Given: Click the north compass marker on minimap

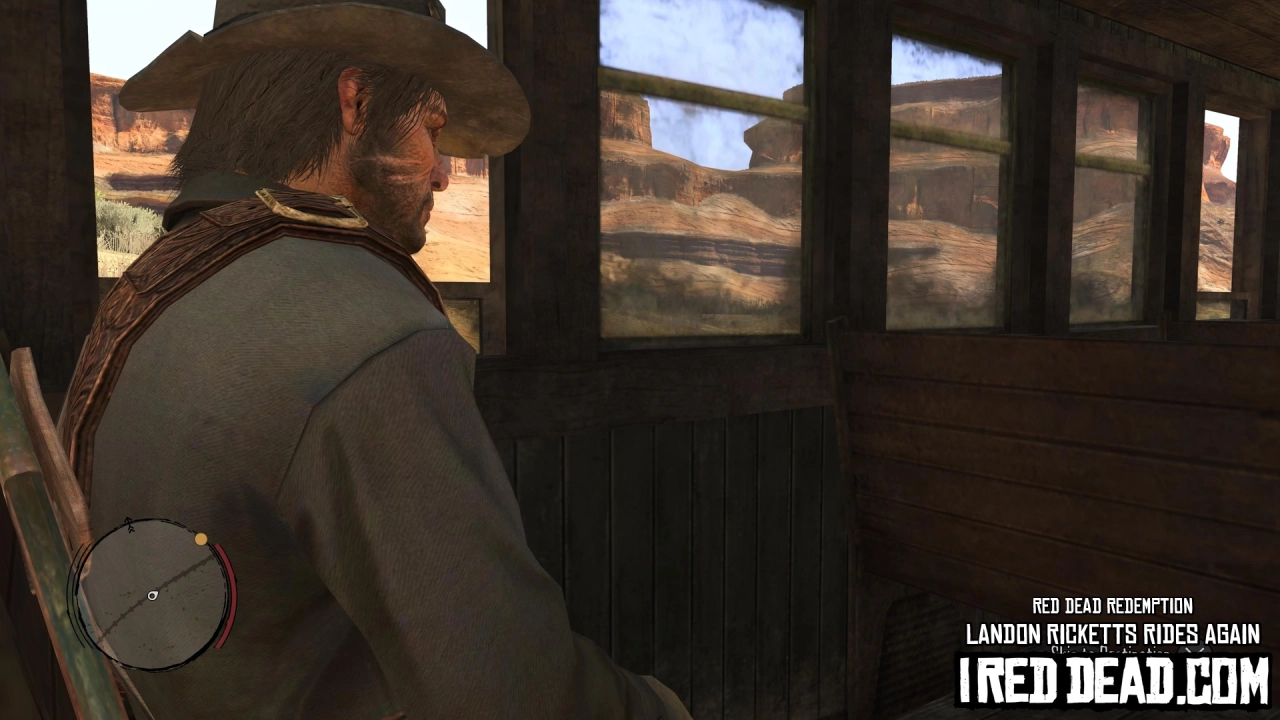Looking at the screenshot, I should tap(128, 523).
